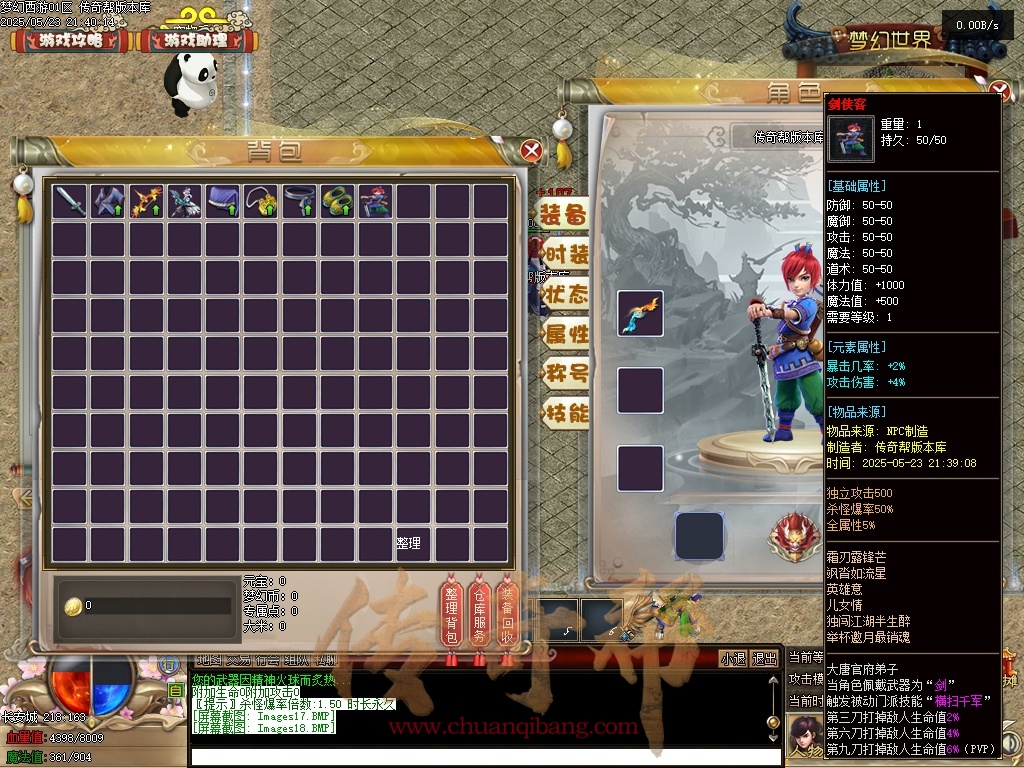Viewport: 1024px width, 768px height.
Task: Select the purple cloth cape item
Action: coord(224,202)
